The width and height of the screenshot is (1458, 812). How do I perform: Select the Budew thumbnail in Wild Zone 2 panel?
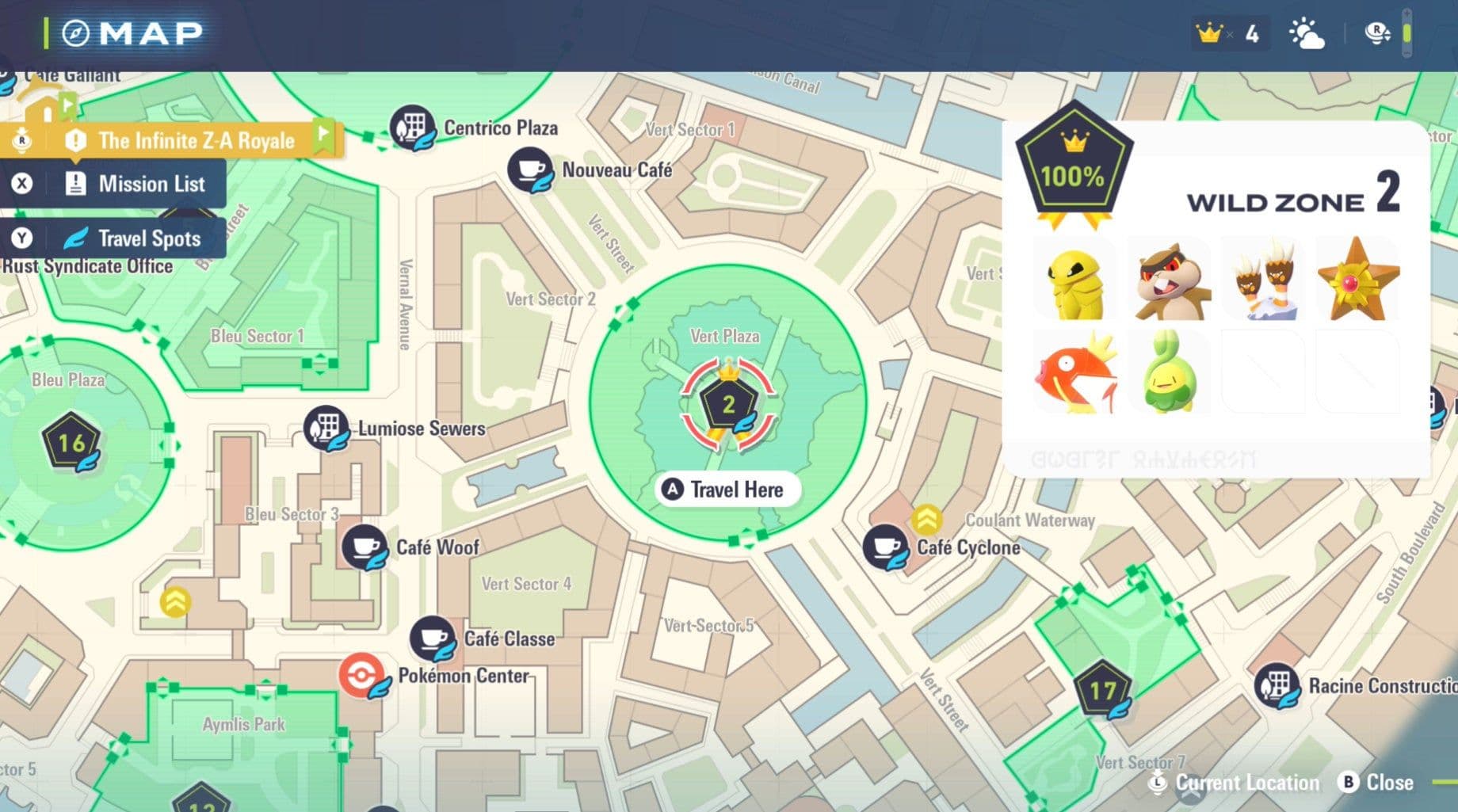coord(1168,372)
